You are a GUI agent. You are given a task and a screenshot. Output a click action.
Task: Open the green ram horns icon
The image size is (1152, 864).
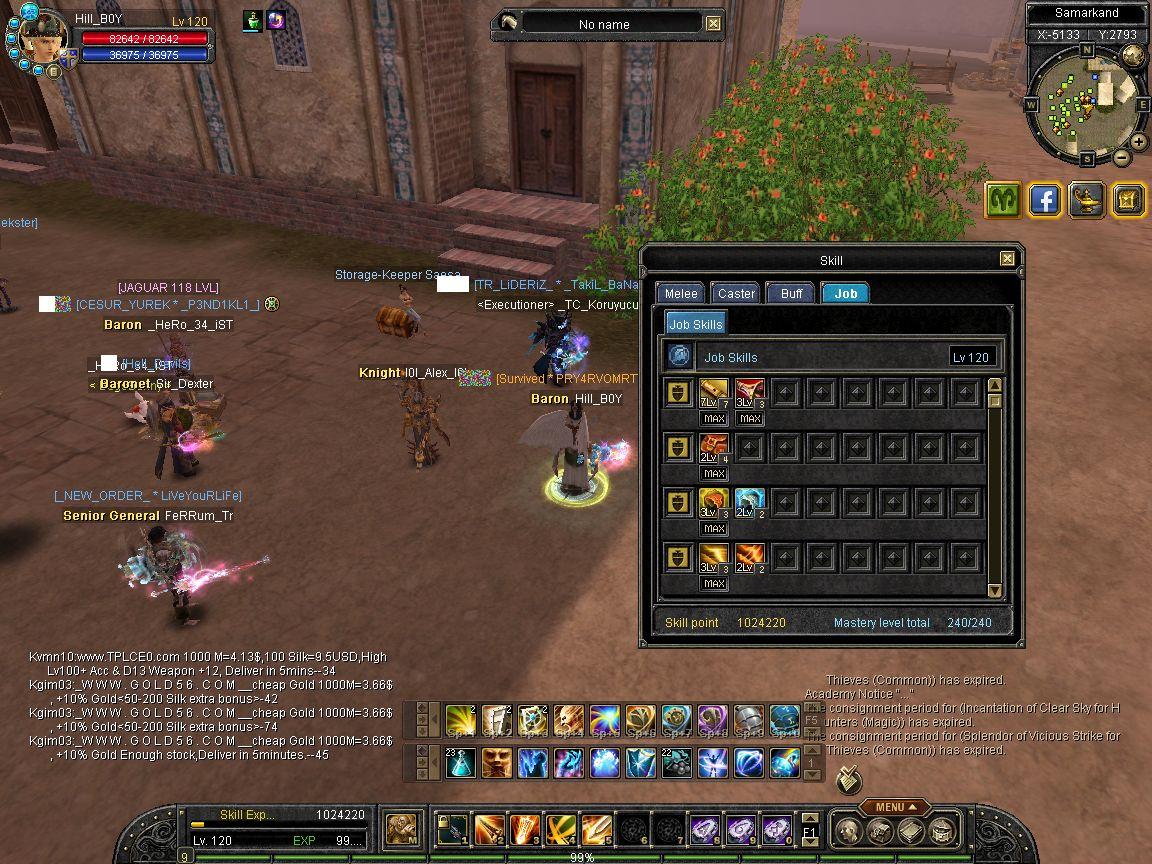[x=1002, y=200]
